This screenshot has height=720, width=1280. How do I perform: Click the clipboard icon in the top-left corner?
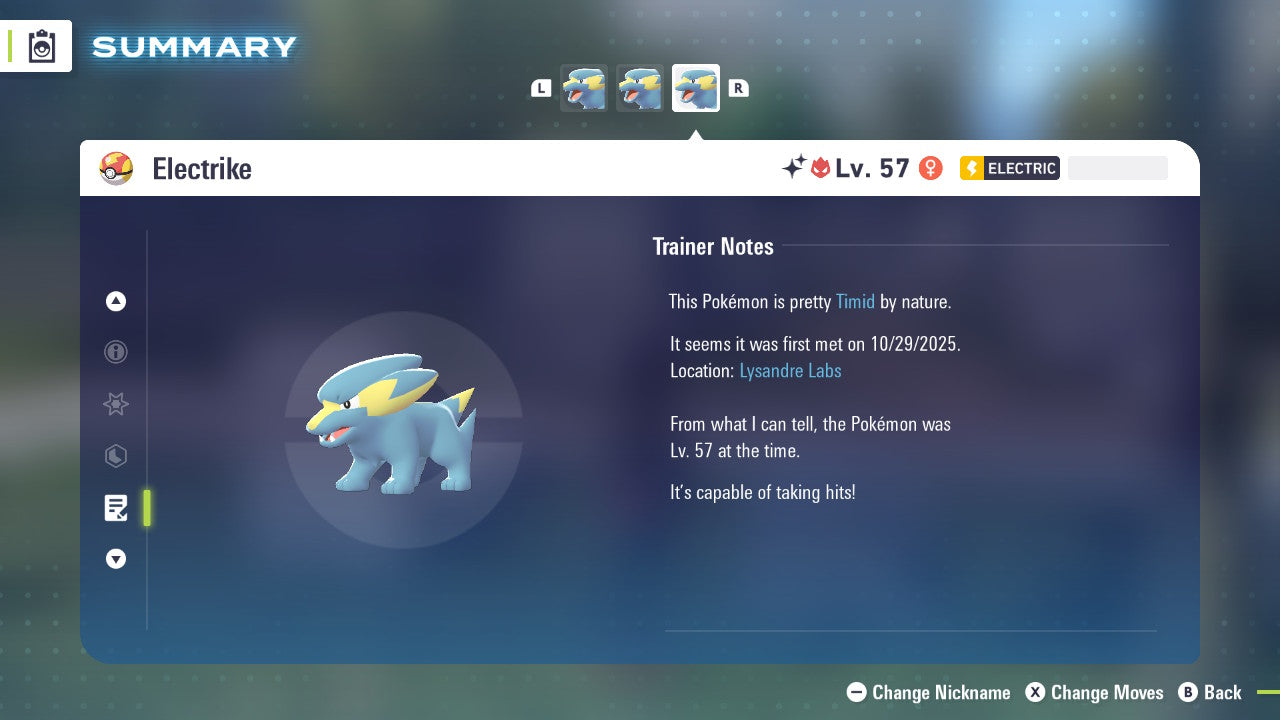coord(42,45)
